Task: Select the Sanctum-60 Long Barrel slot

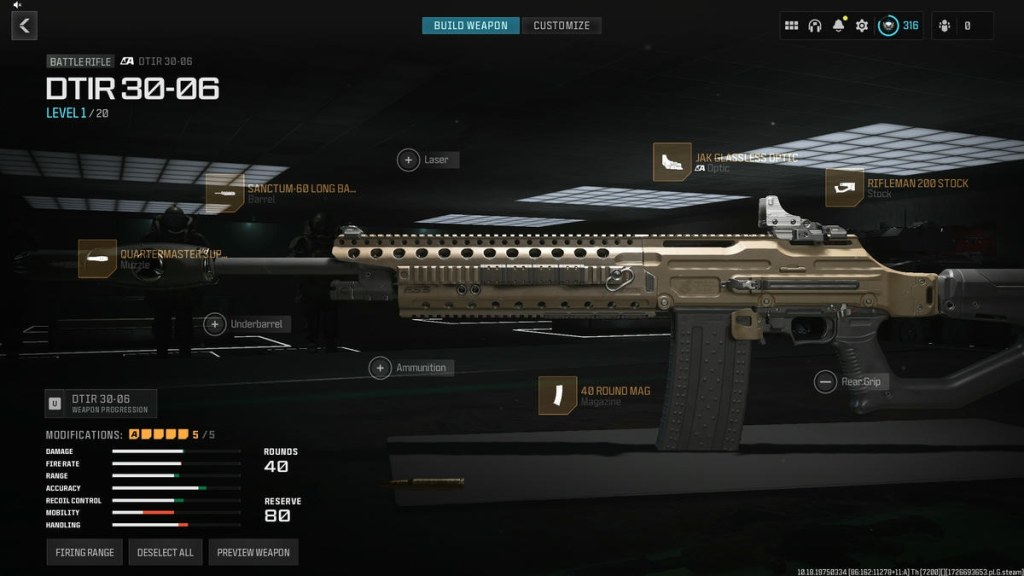Action: [x=225, y=193]
